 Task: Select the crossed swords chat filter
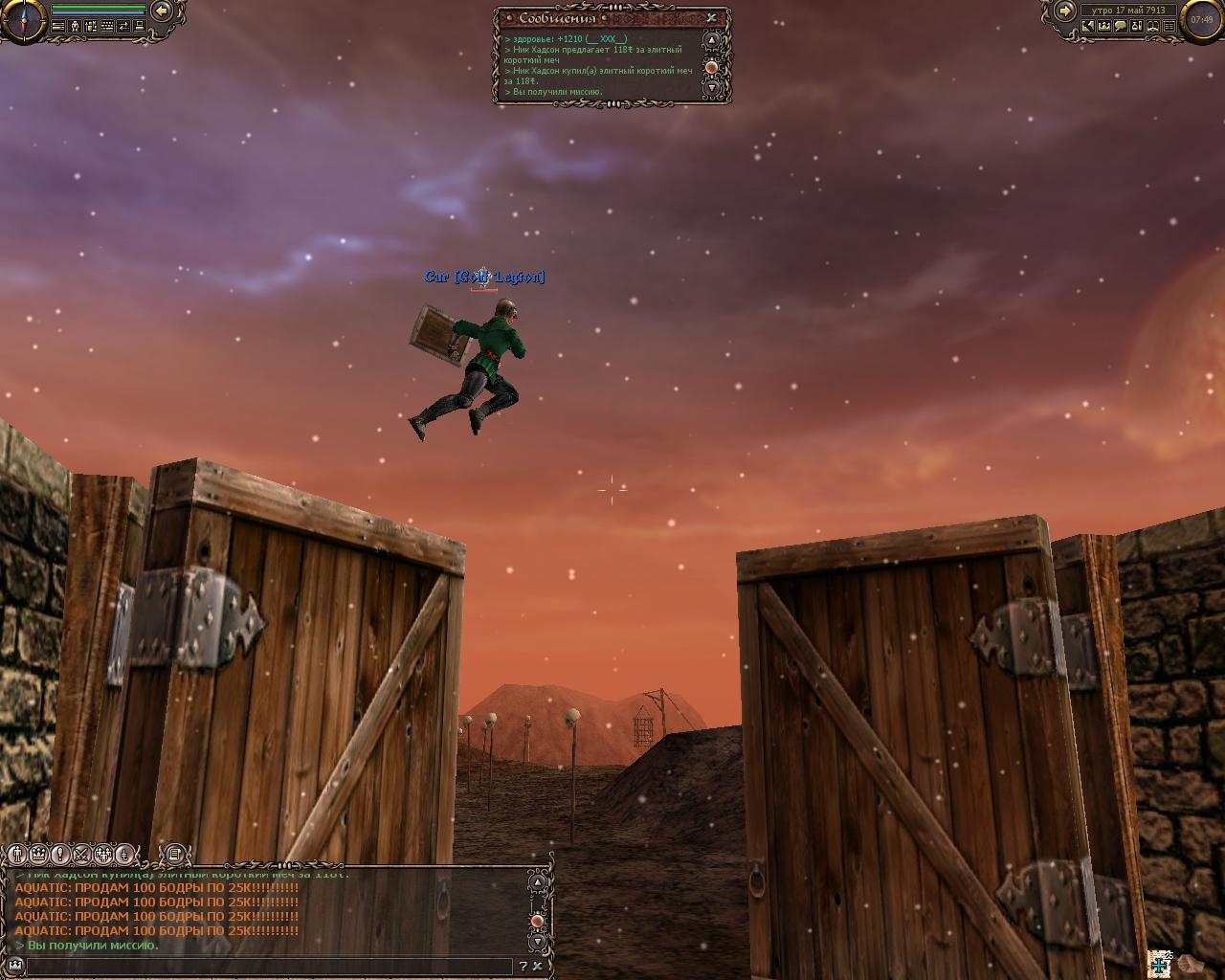pyautogui.click(x=82, y=854)
